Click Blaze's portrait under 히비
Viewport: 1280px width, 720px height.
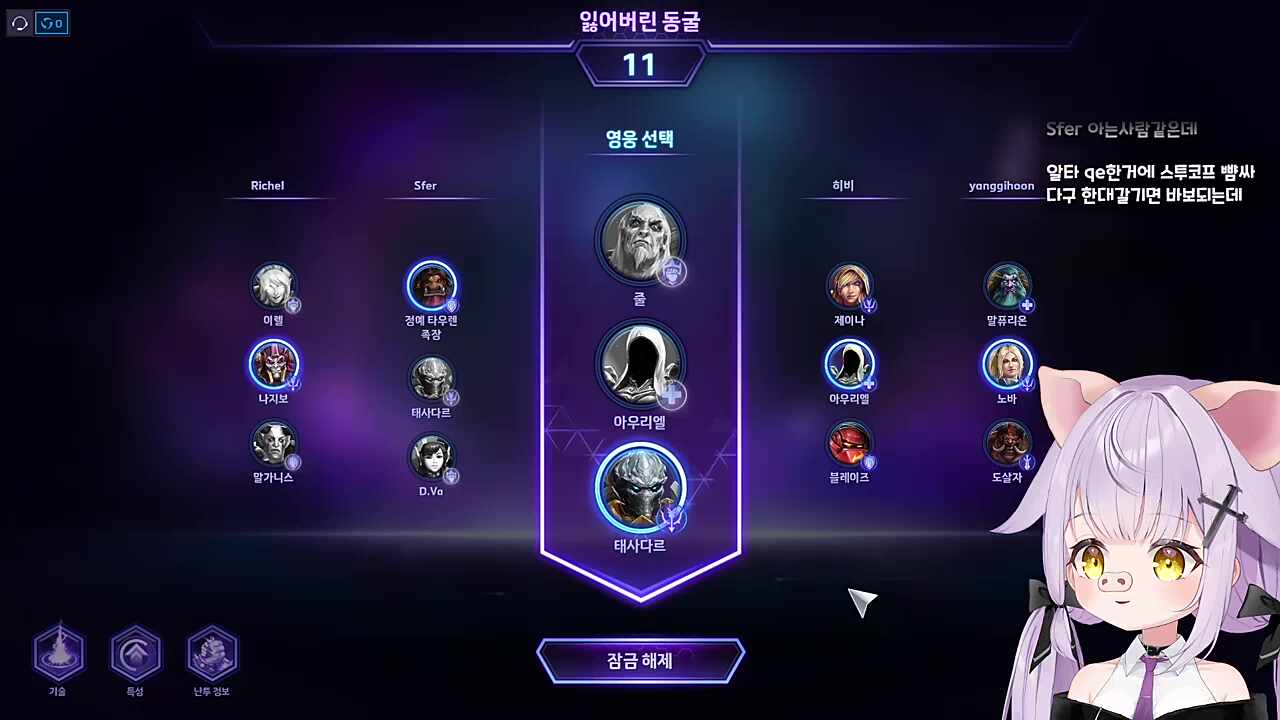[x=849, y=446]
